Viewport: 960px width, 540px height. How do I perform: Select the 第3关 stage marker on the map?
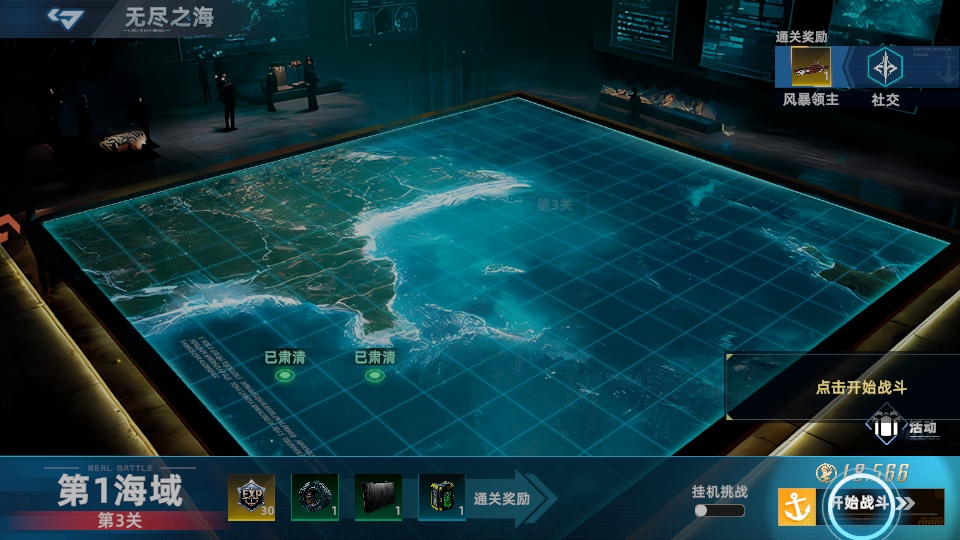click(x=554, y=204)
